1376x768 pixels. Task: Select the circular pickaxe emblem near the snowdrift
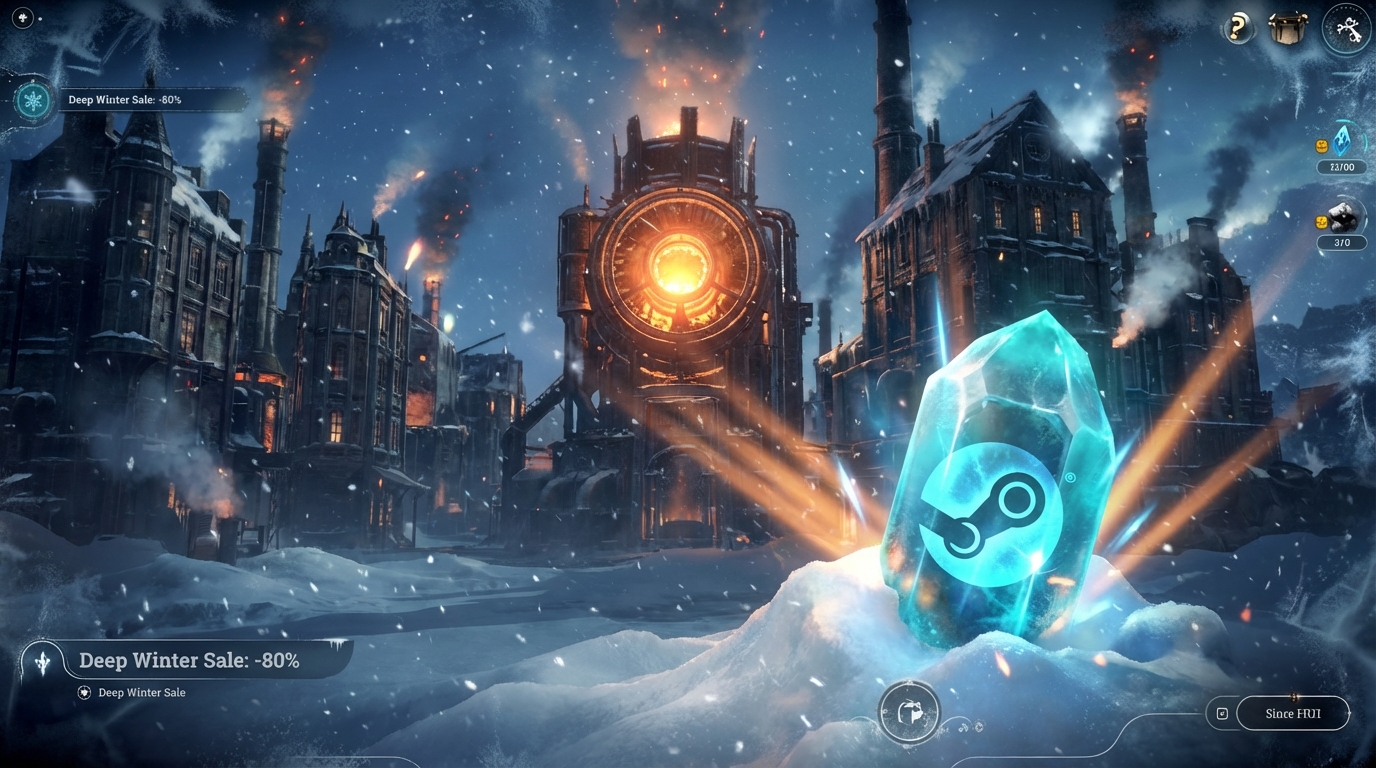coord(910,711)
